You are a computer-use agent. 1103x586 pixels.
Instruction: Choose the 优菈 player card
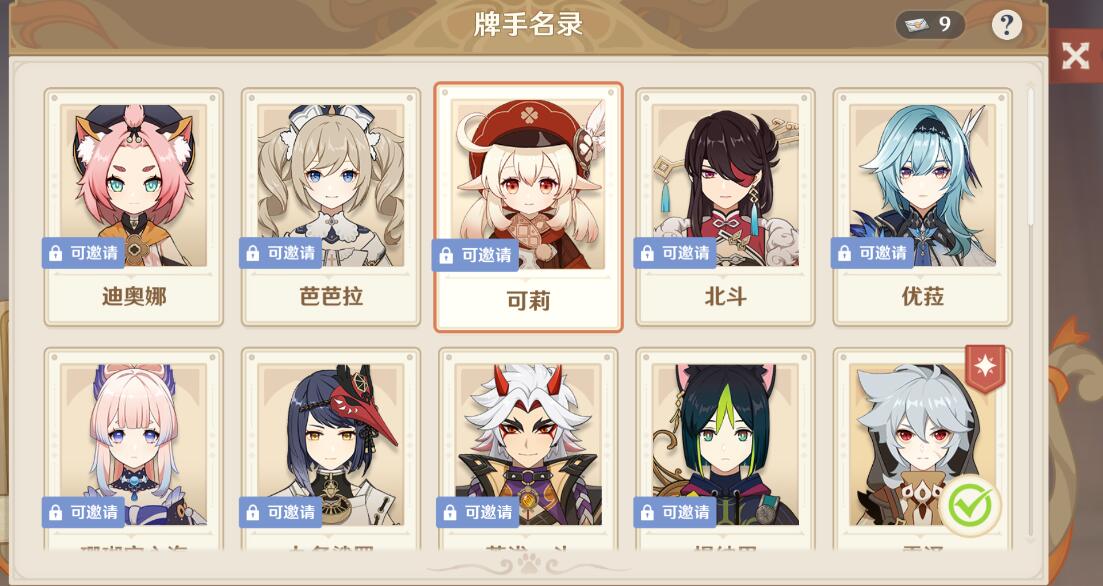pyautogui.click(x=922, y=206)
